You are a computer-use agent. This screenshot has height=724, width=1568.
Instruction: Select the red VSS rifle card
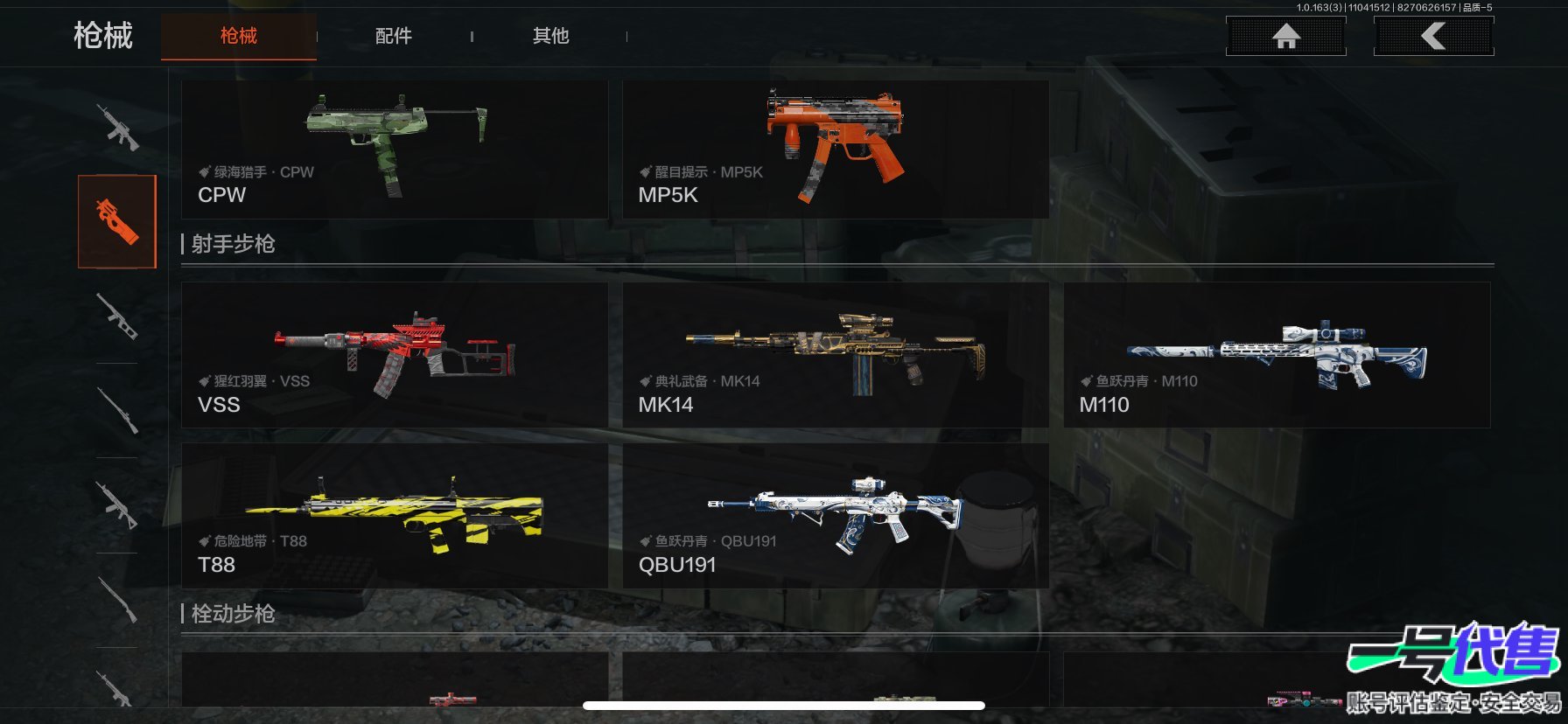point(394,354)
